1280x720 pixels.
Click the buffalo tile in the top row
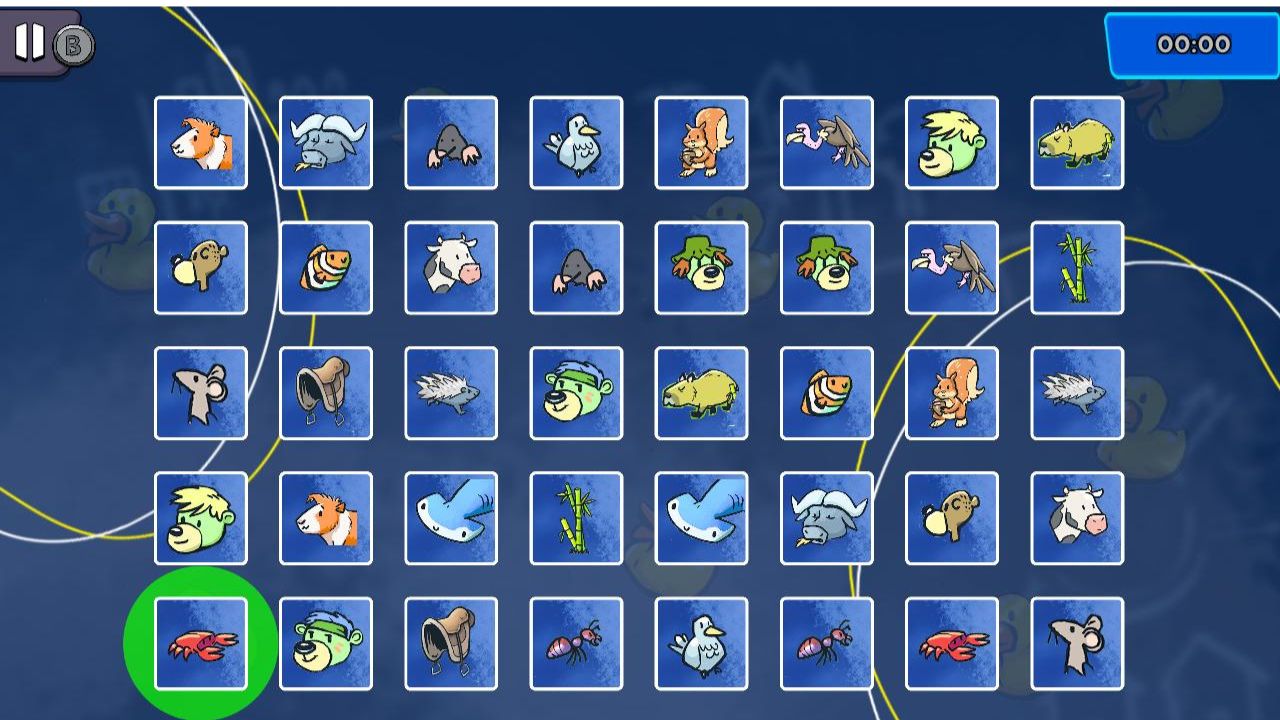[326, 143]
